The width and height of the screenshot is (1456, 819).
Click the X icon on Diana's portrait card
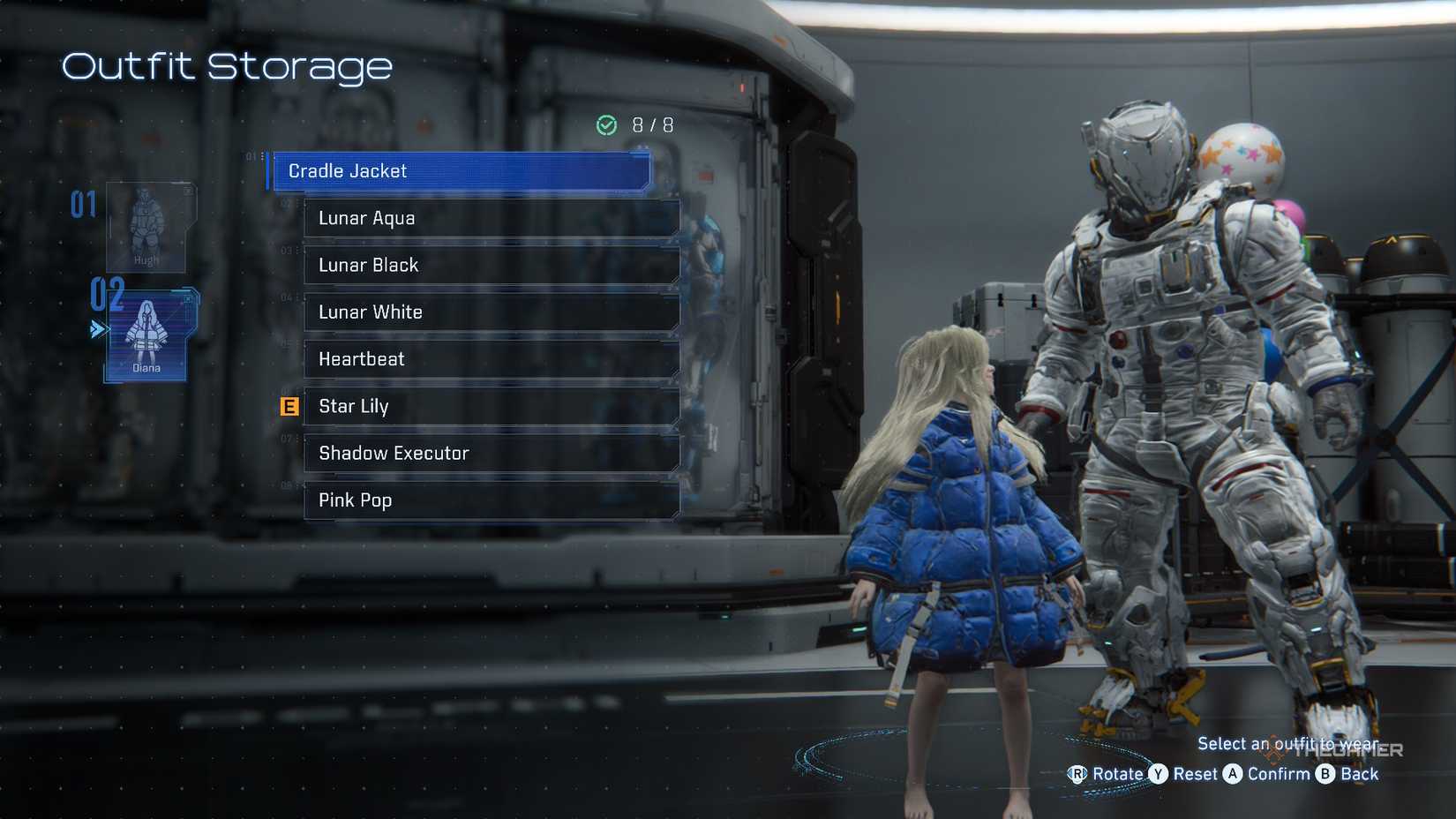(187, 299)
